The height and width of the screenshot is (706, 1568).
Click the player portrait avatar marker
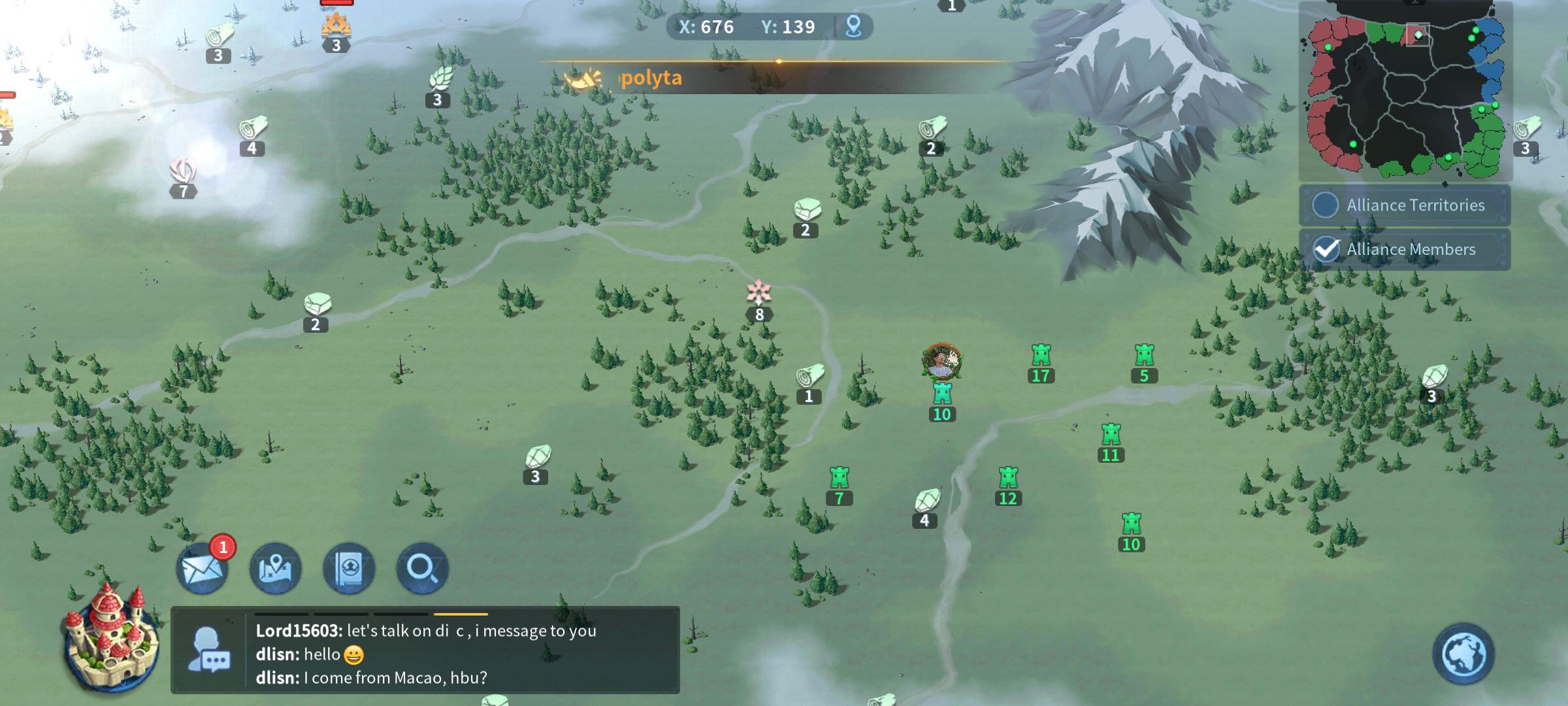[941, 361]
